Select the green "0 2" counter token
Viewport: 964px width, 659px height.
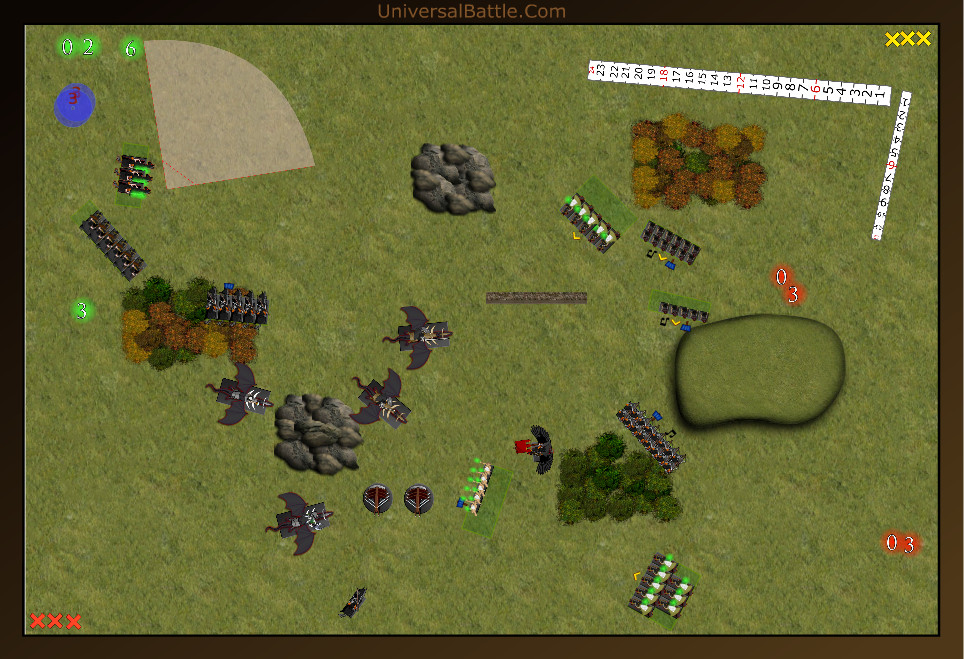(78, 47)
